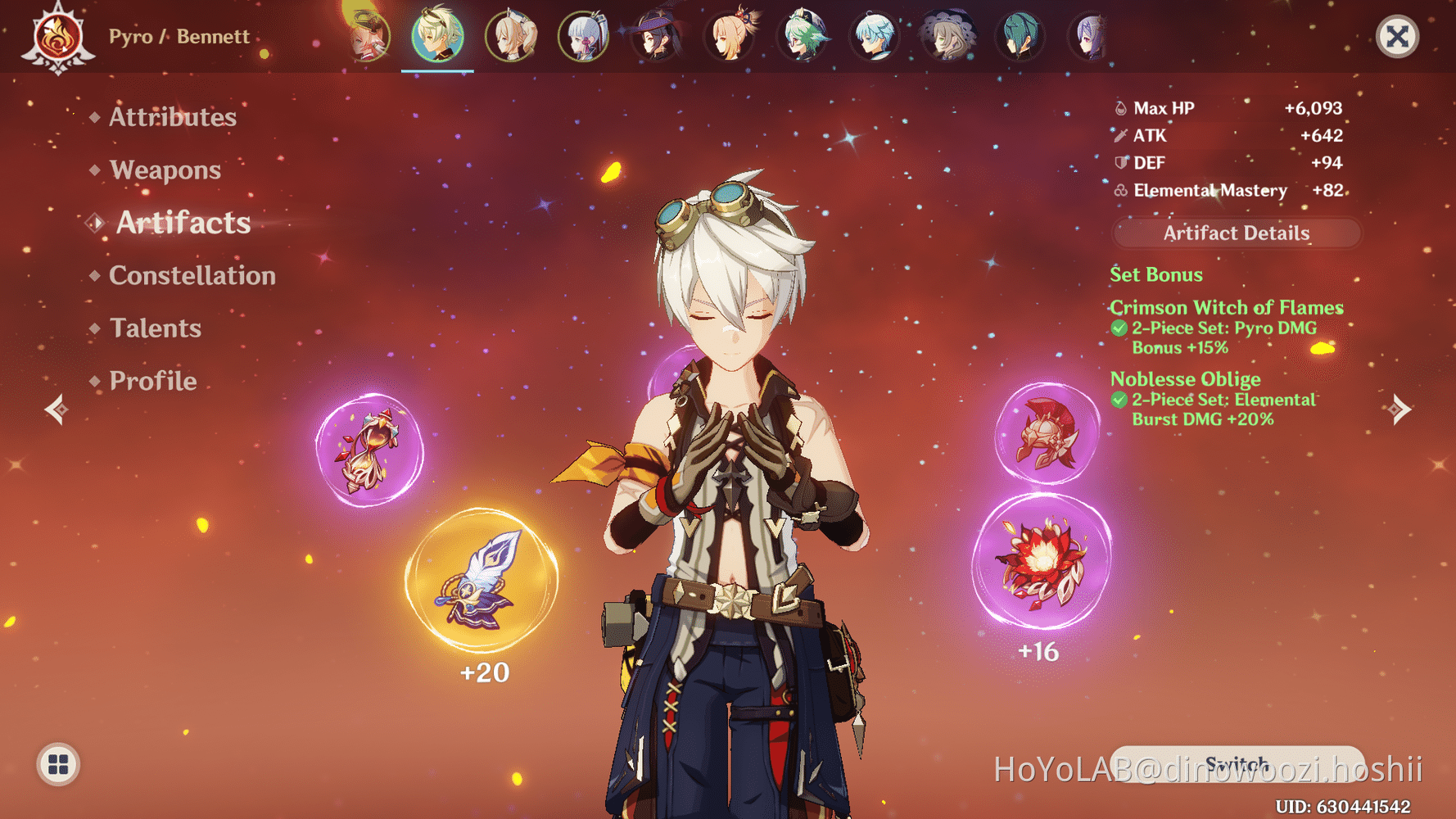Viewport: 1456px width, 819px height.
Task: Show the Constellation screen
Action: 192,275
